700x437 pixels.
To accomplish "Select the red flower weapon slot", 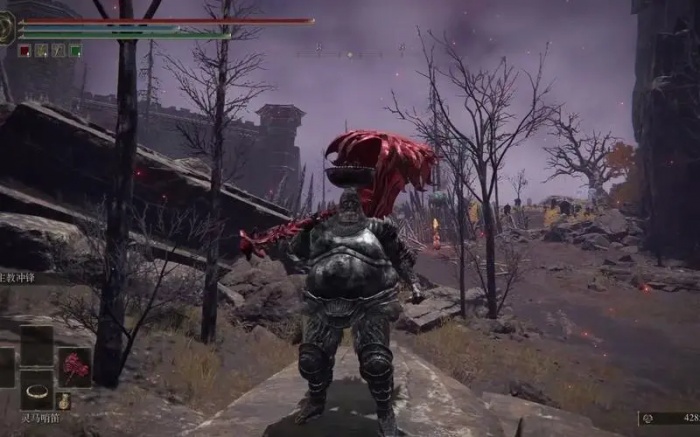I will click(74, 366).
